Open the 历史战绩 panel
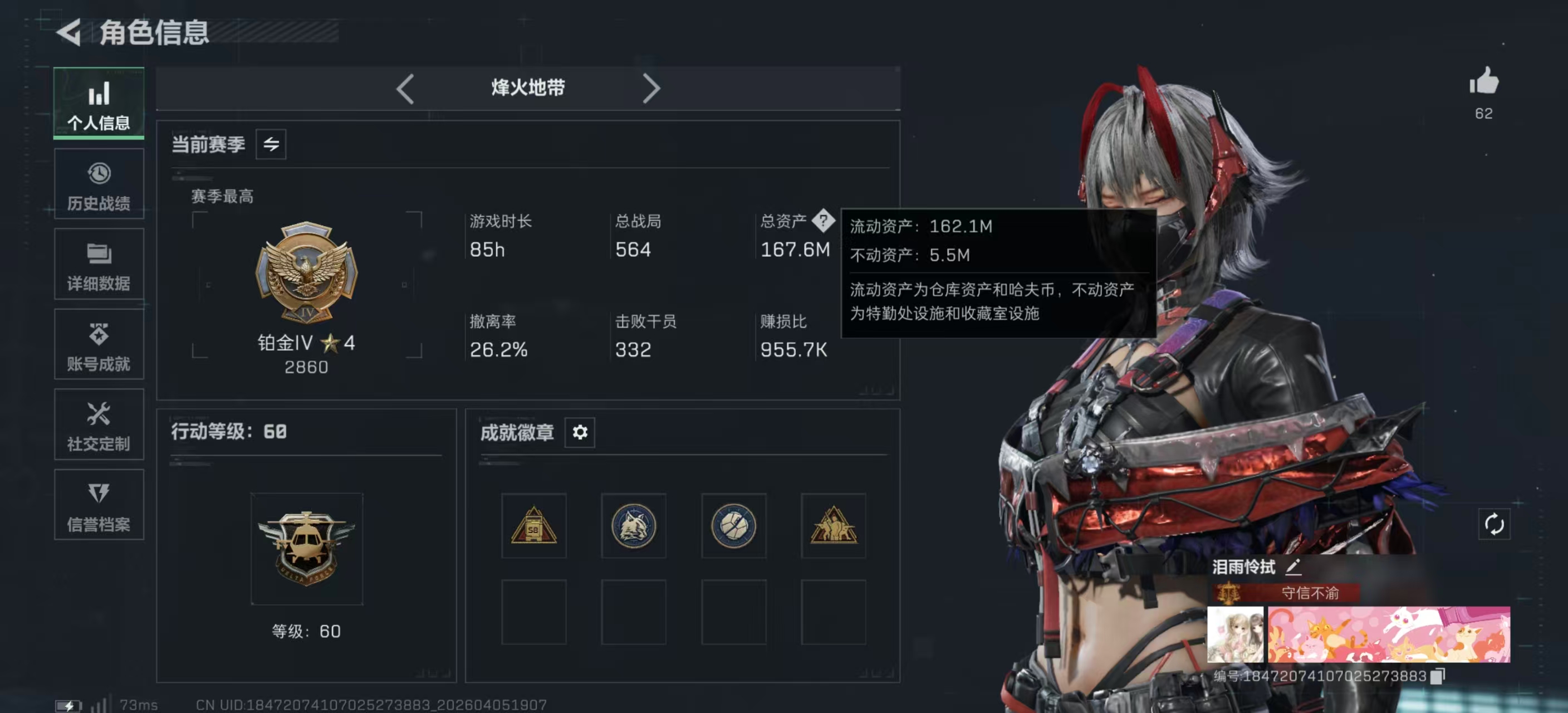This screenshot has width=1568, height=713. [99, 184]
